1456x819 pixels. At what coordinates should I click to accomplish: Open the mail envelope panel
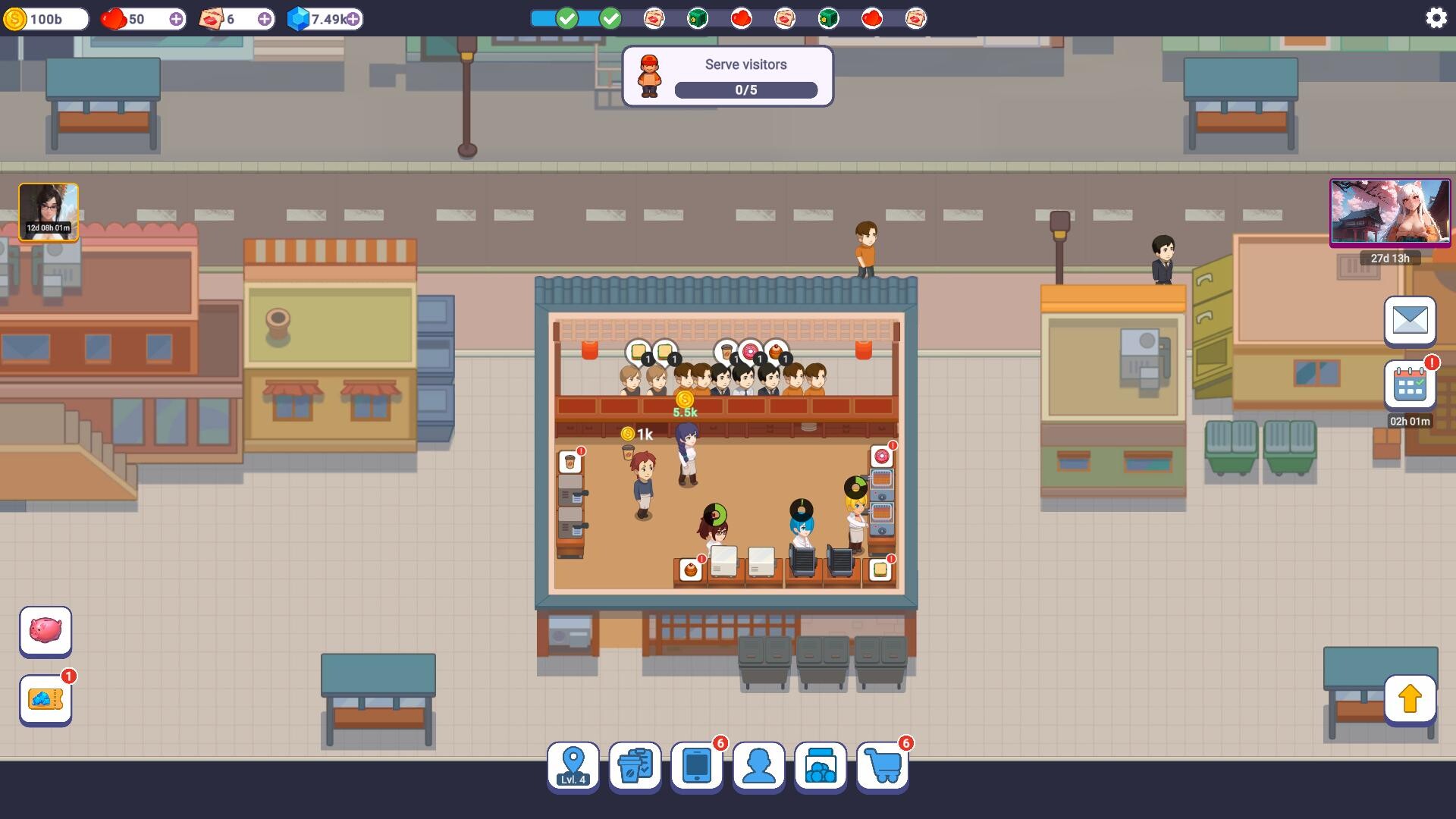point(1410,321)
